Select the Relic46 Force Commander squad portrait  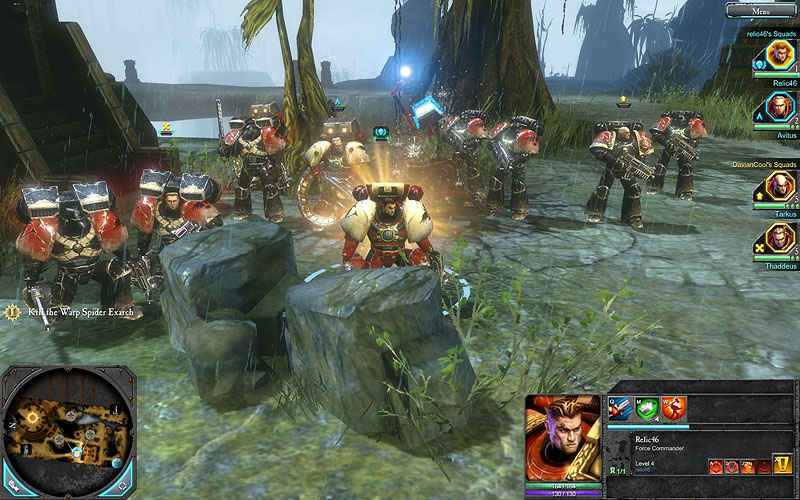click(779, 54)
